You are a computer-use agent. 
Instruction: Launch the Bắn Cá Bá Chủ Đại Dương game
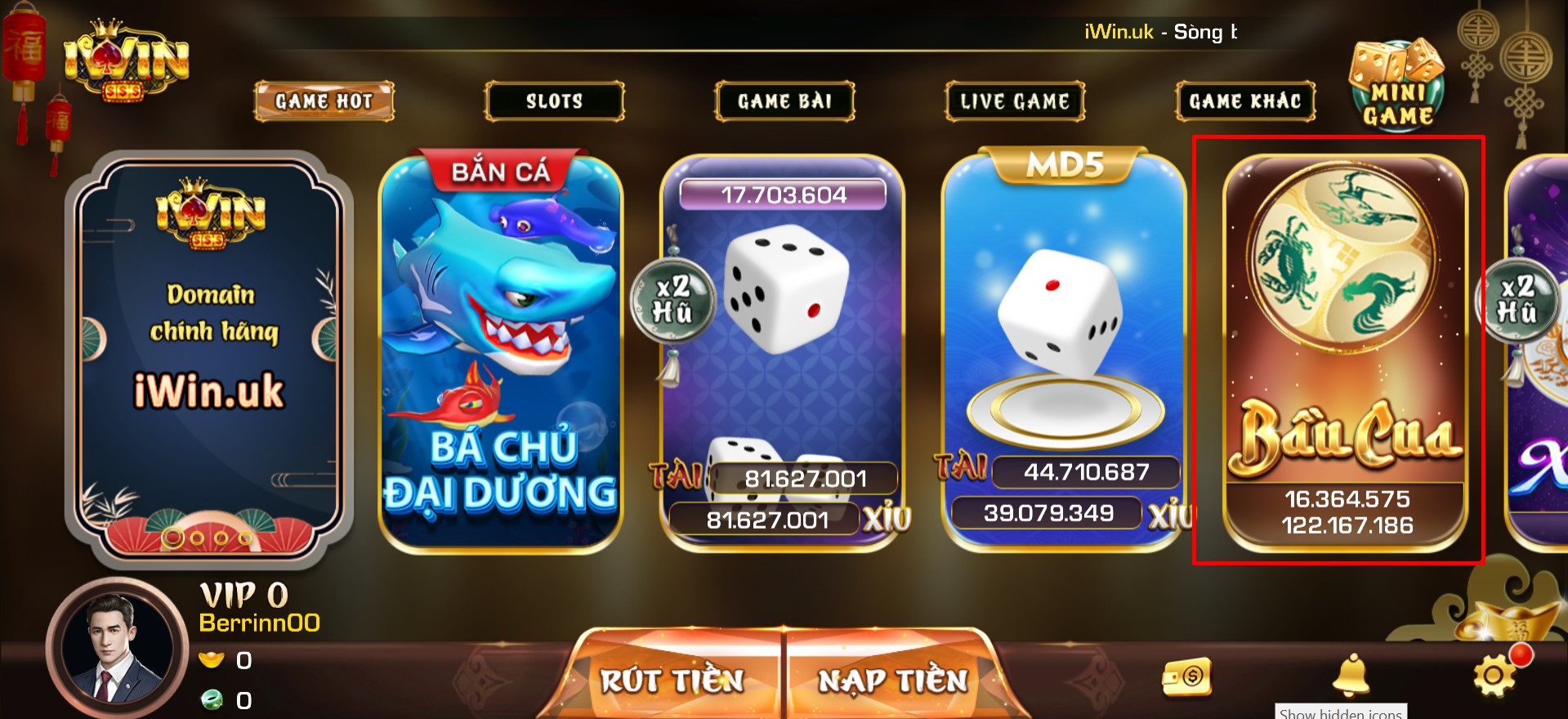[x=501, y=351]
